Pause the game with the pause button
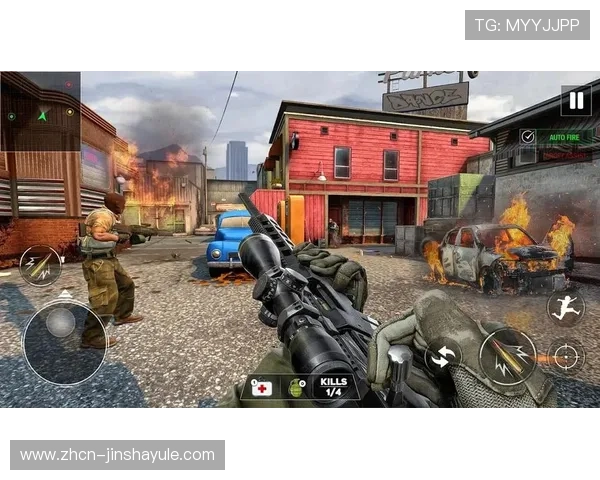Viewport: 600px width, 480px height. [575, 99]
